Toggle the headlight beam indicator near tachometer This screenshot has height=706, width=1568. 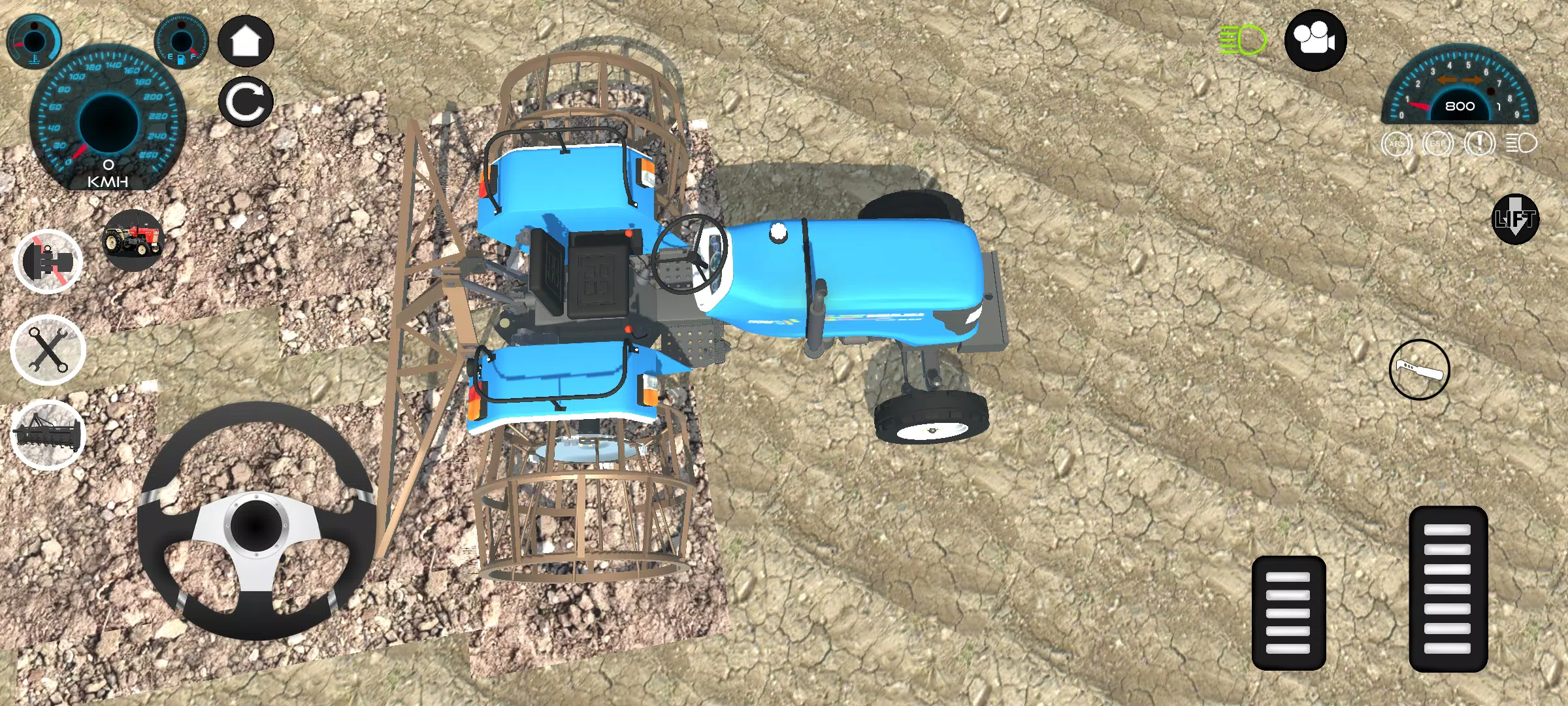tap(1522, 144)
